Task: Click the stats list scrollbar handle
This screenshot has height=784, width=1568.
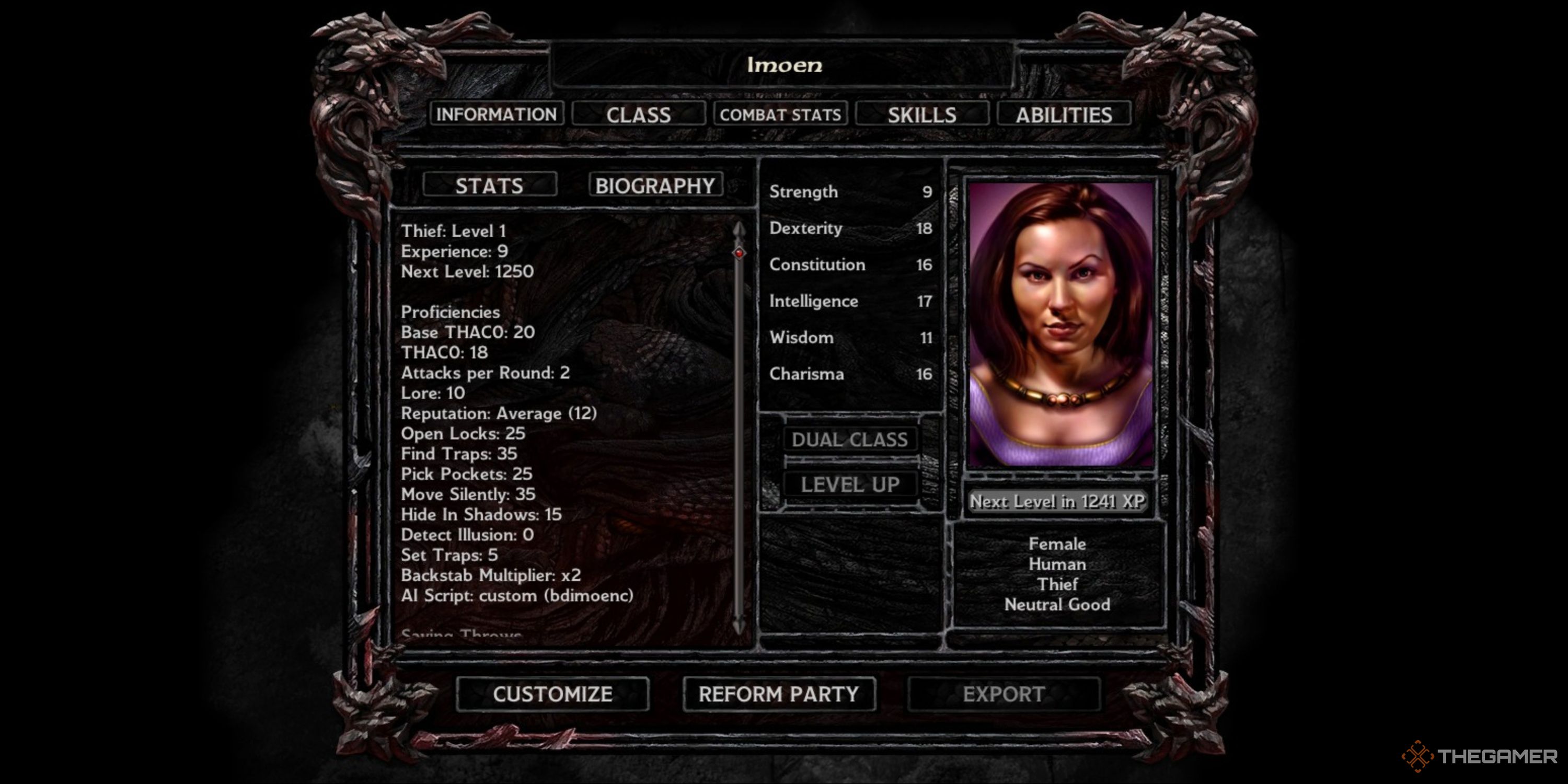Action: click(x=739, y=252)
